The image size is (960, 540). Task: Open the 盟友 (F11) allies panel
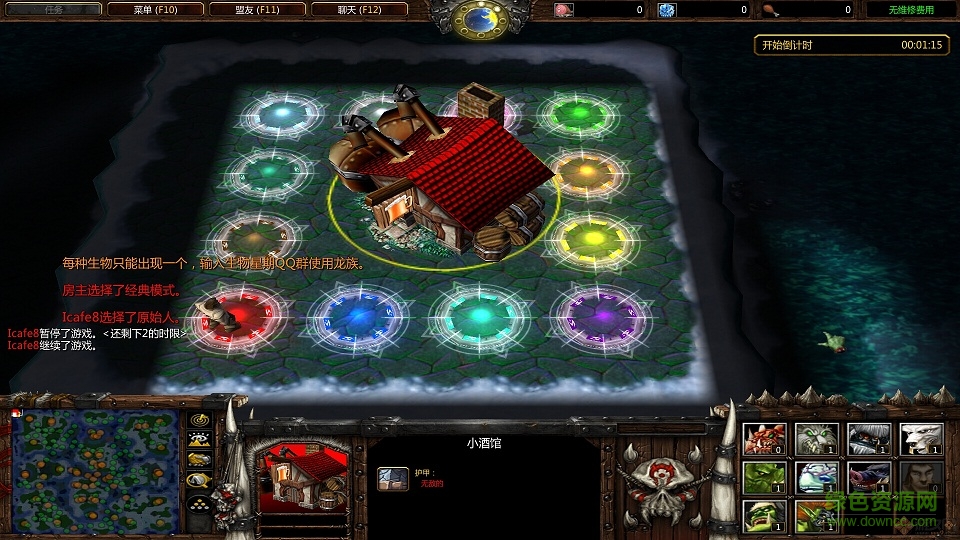[x=257, y=10]
